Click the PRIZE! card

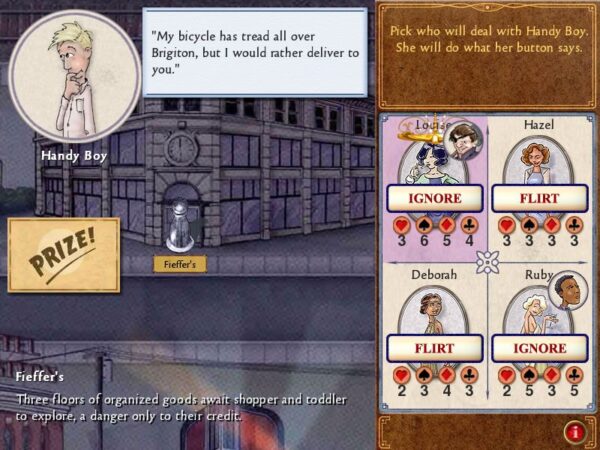click(x=64, y=255)
